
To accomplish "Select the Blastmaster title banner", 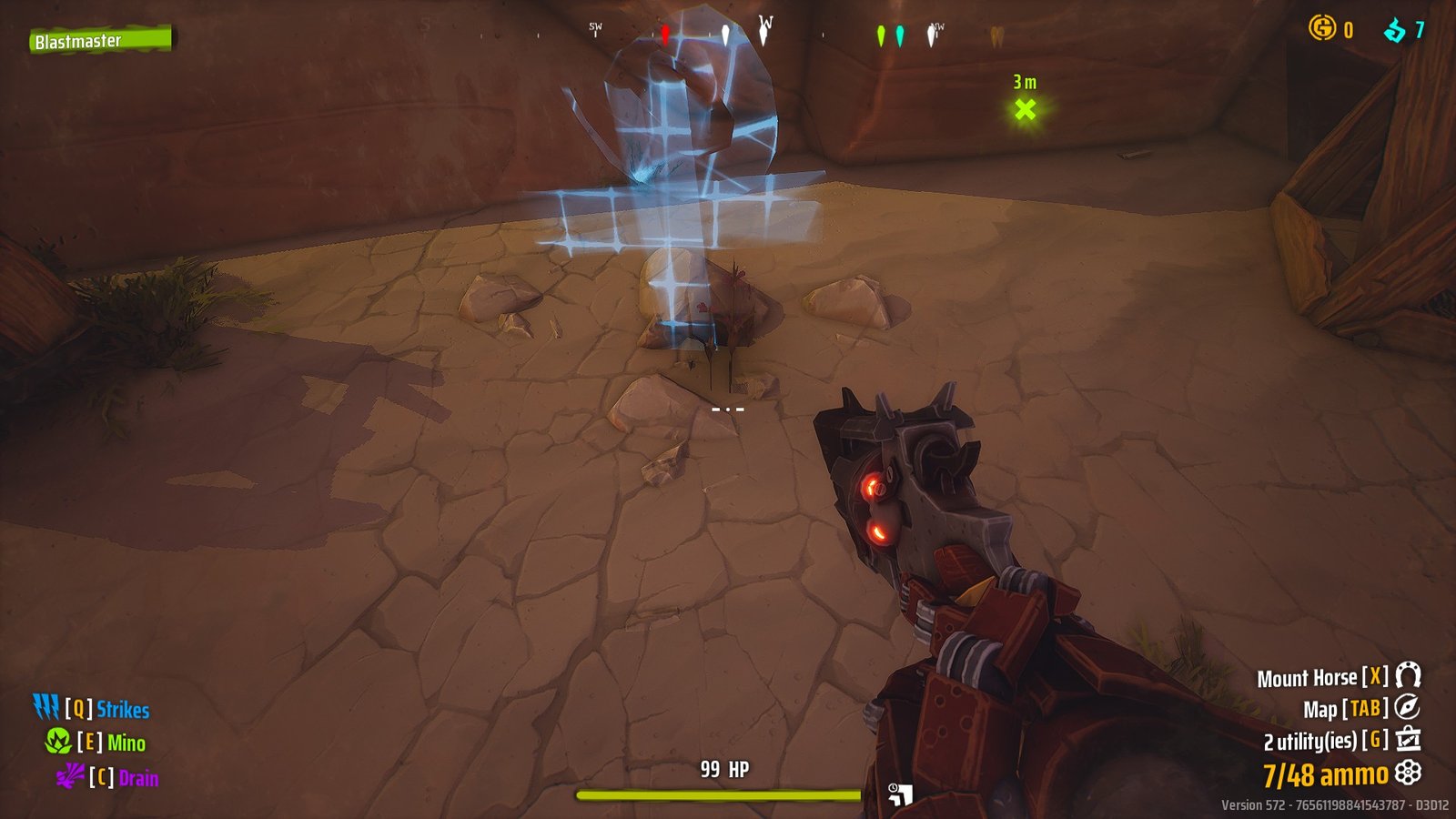I will 100,39.
